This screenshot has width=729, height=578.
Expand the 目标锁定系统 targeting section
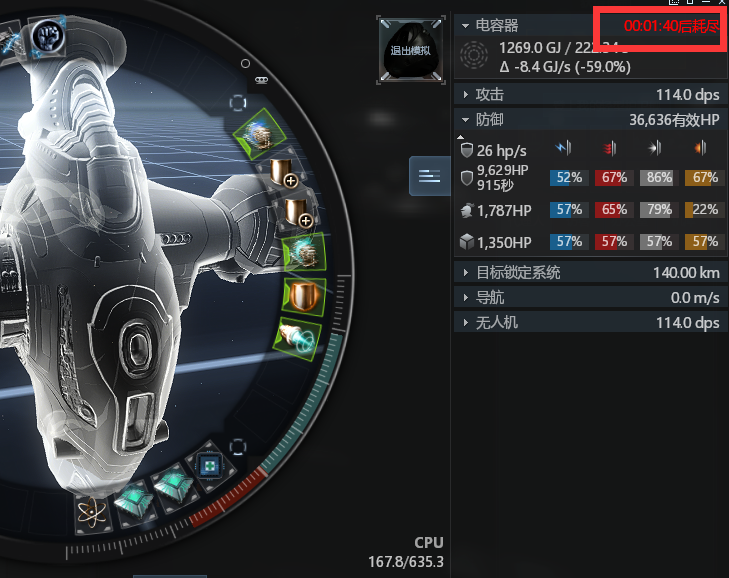coord(465,273)
